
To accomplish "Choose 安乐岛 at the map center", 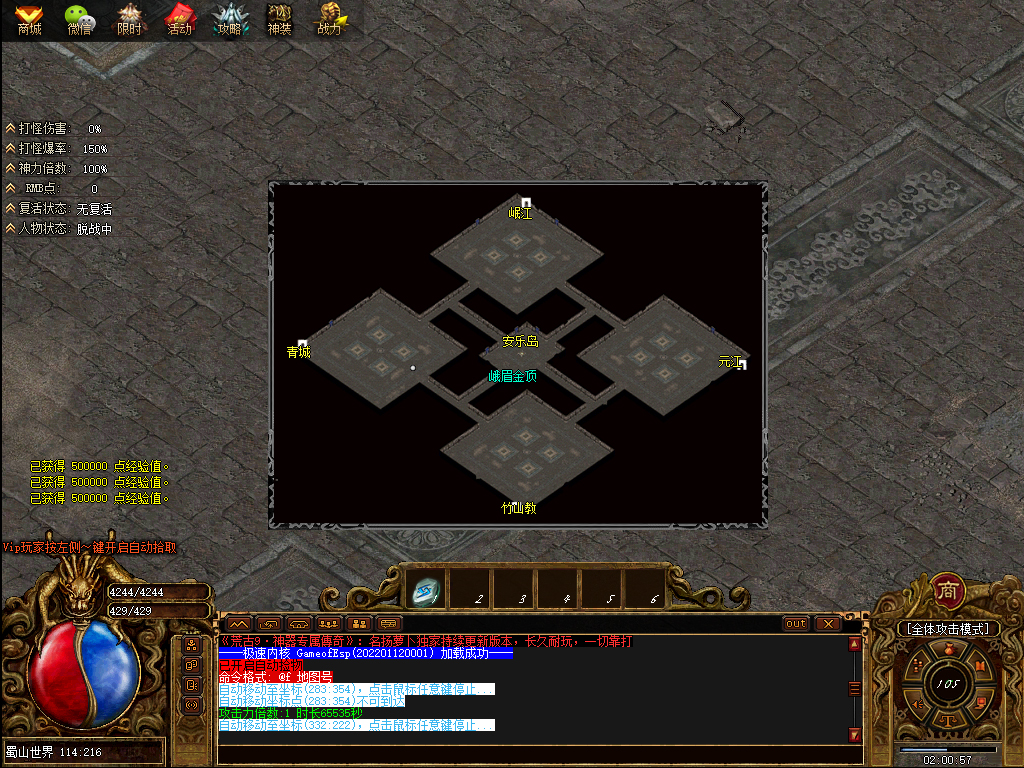I will (520, 341).
